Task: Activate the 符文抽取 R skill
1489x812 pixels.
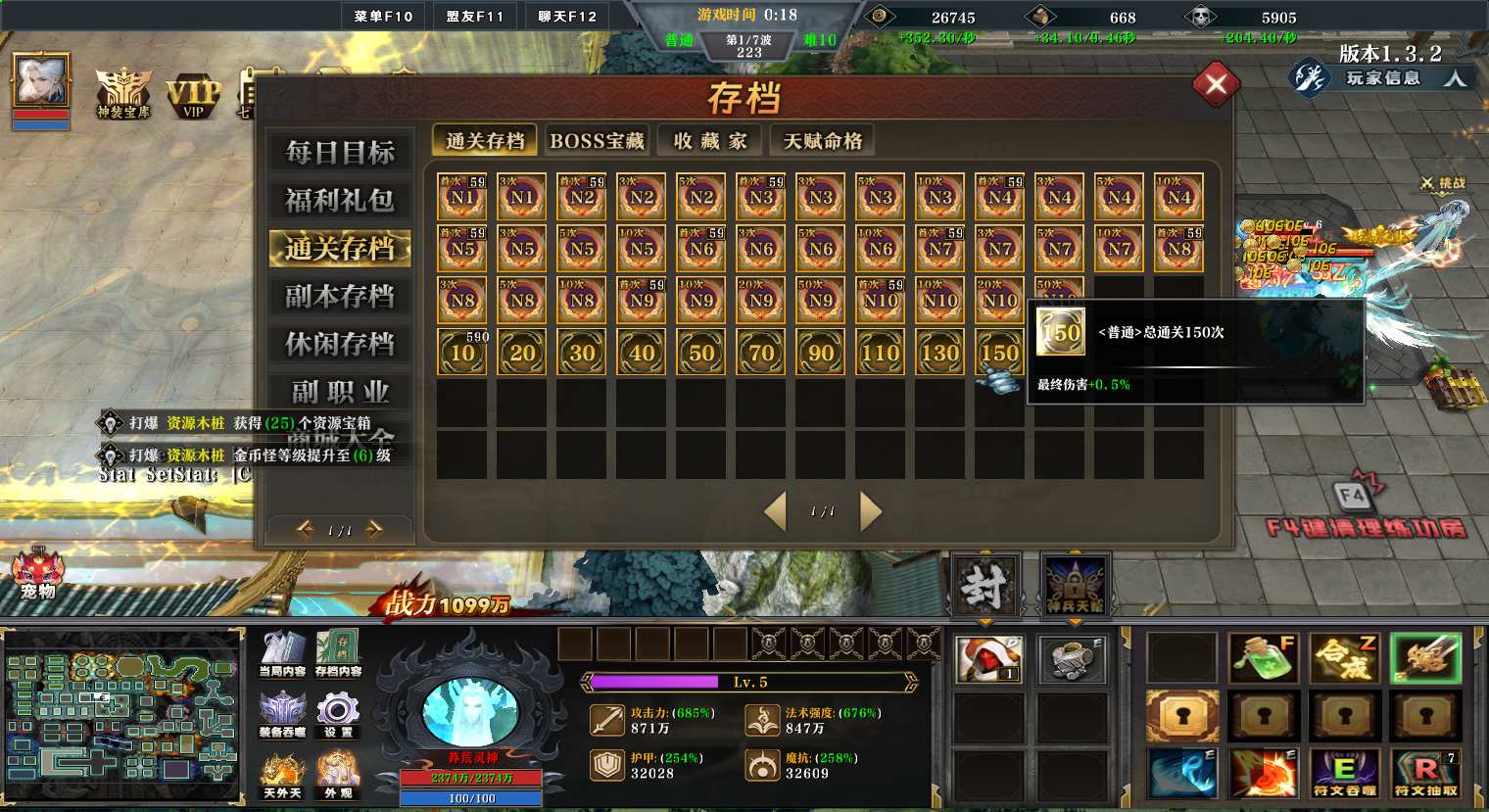Action: click(1425, 772)
